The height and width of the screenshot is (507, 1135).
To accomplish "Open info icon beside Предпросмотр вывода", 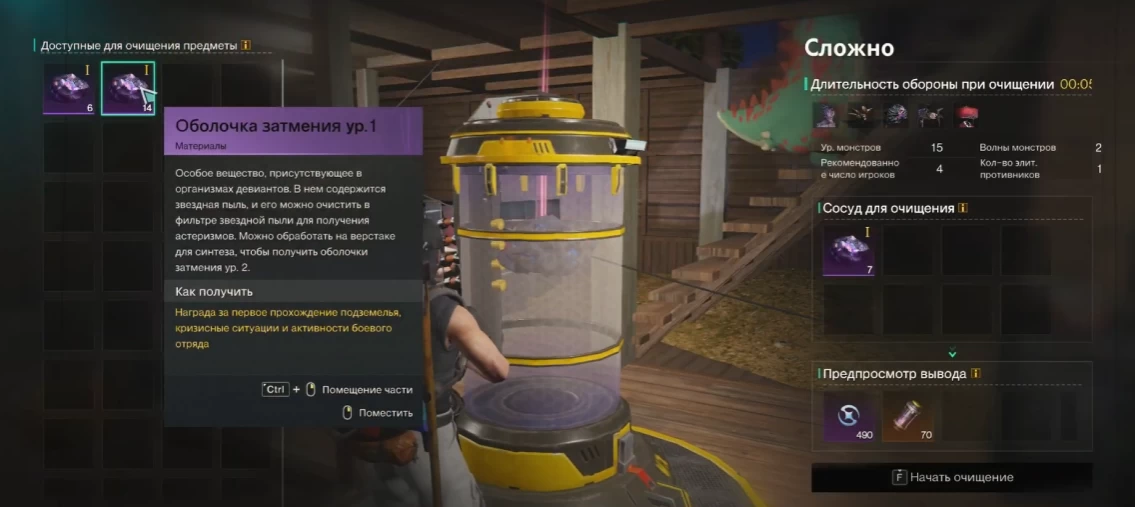I will click(x=975, y=374).
